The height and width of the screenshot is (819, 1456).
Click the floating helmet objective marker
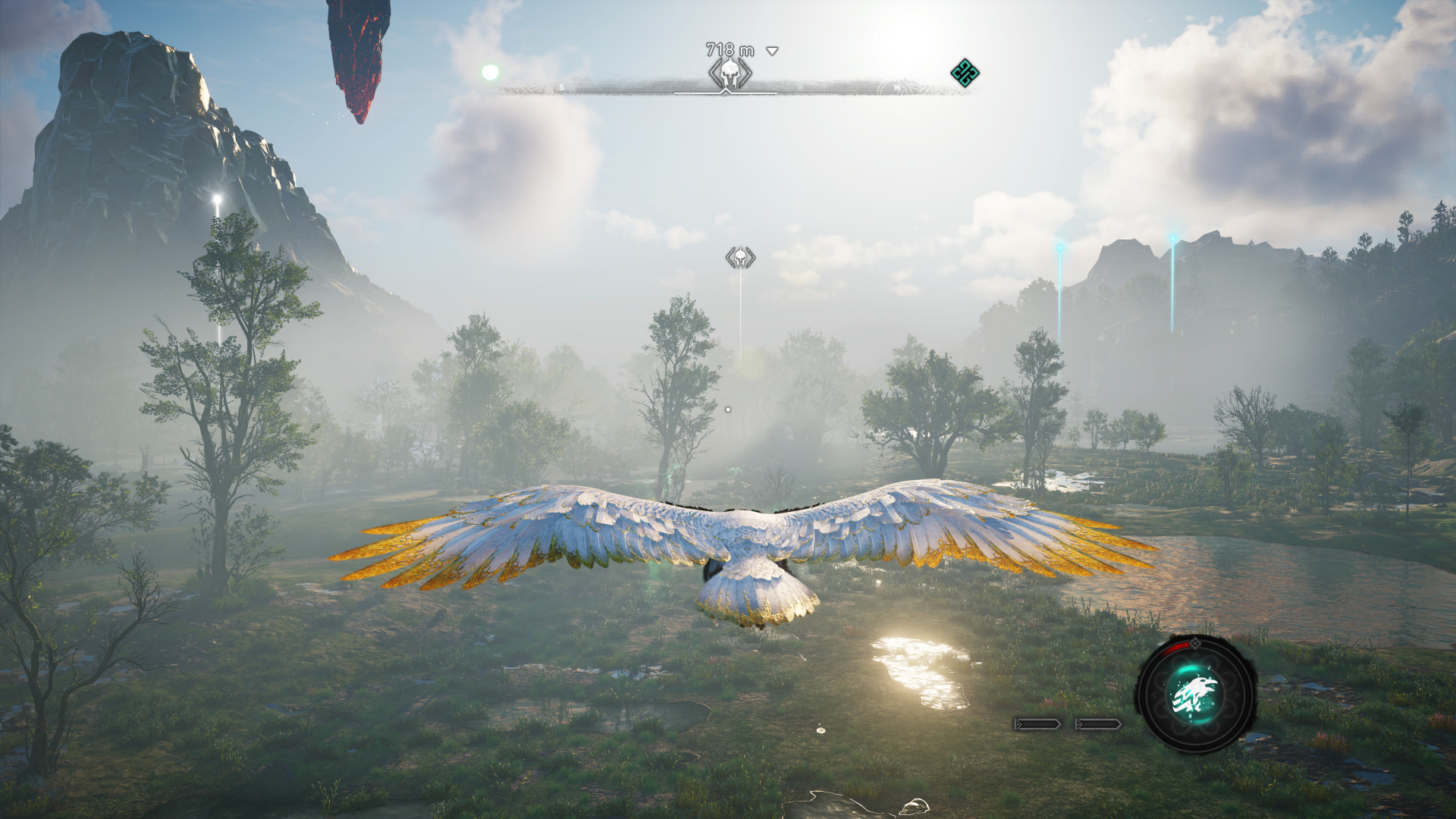click(x=740, y=258)
